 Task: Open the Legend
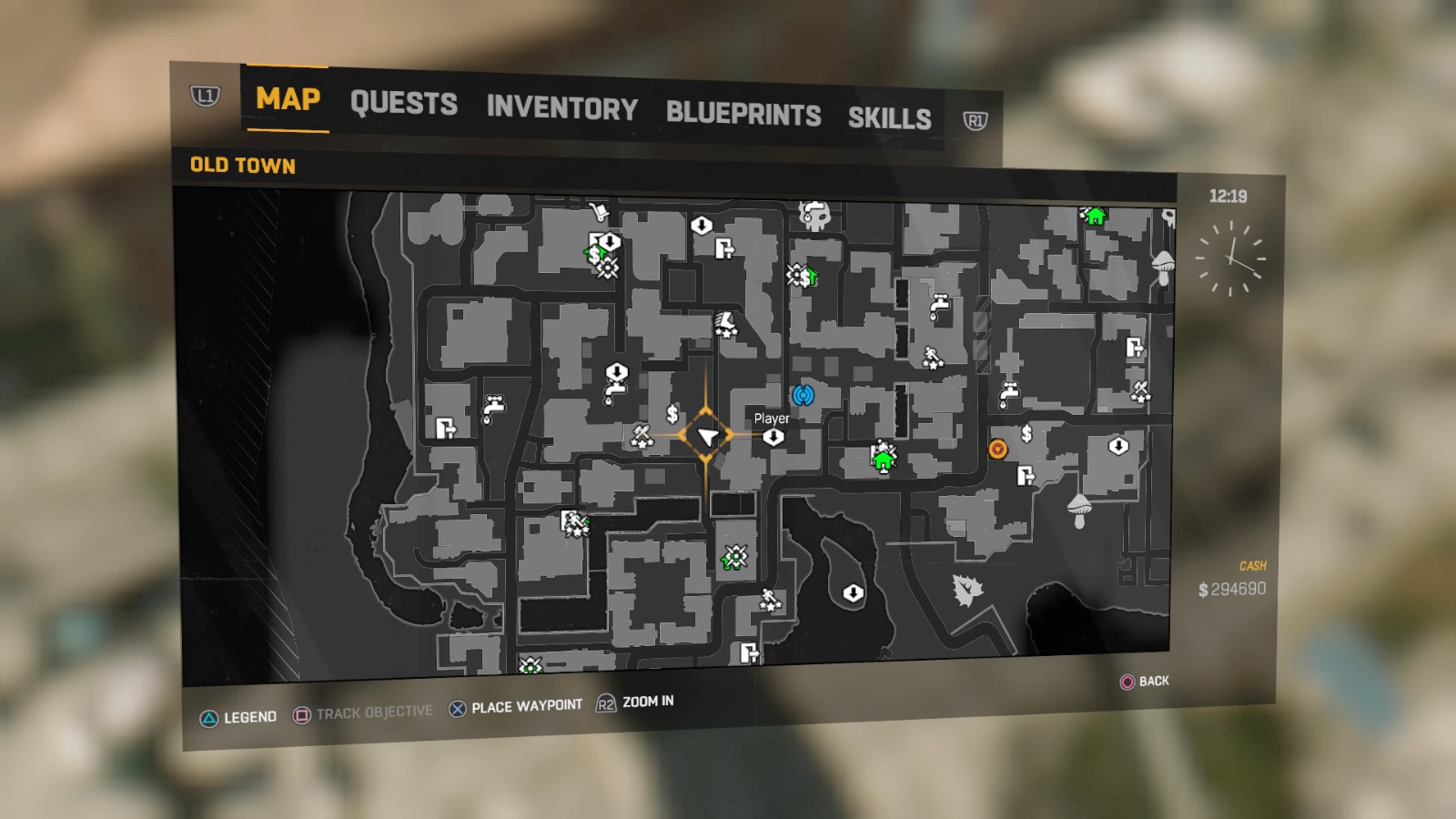(x=239, y=716)
